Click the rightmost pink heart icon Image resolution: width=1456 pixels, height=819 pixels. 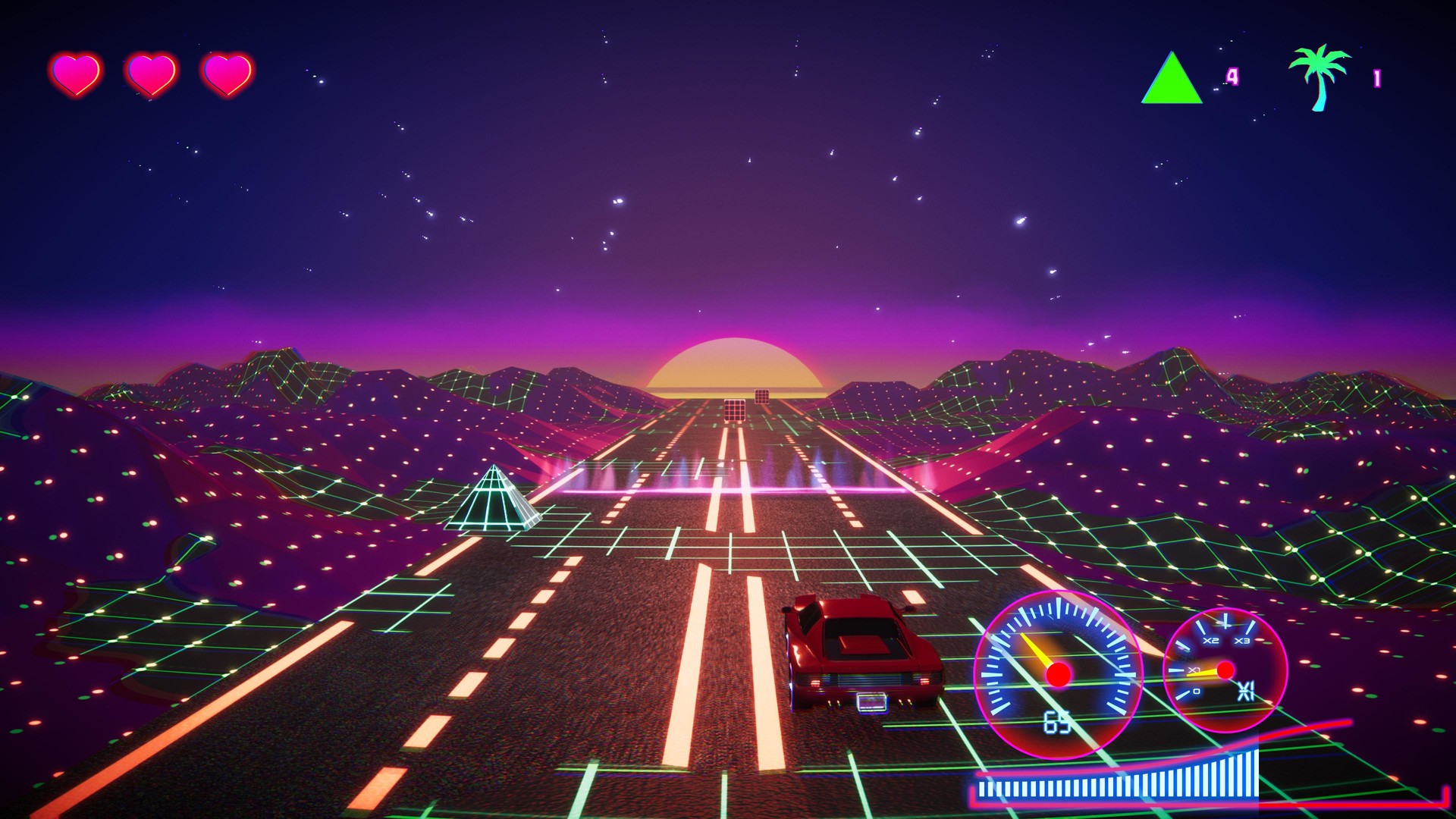(227, 72)
